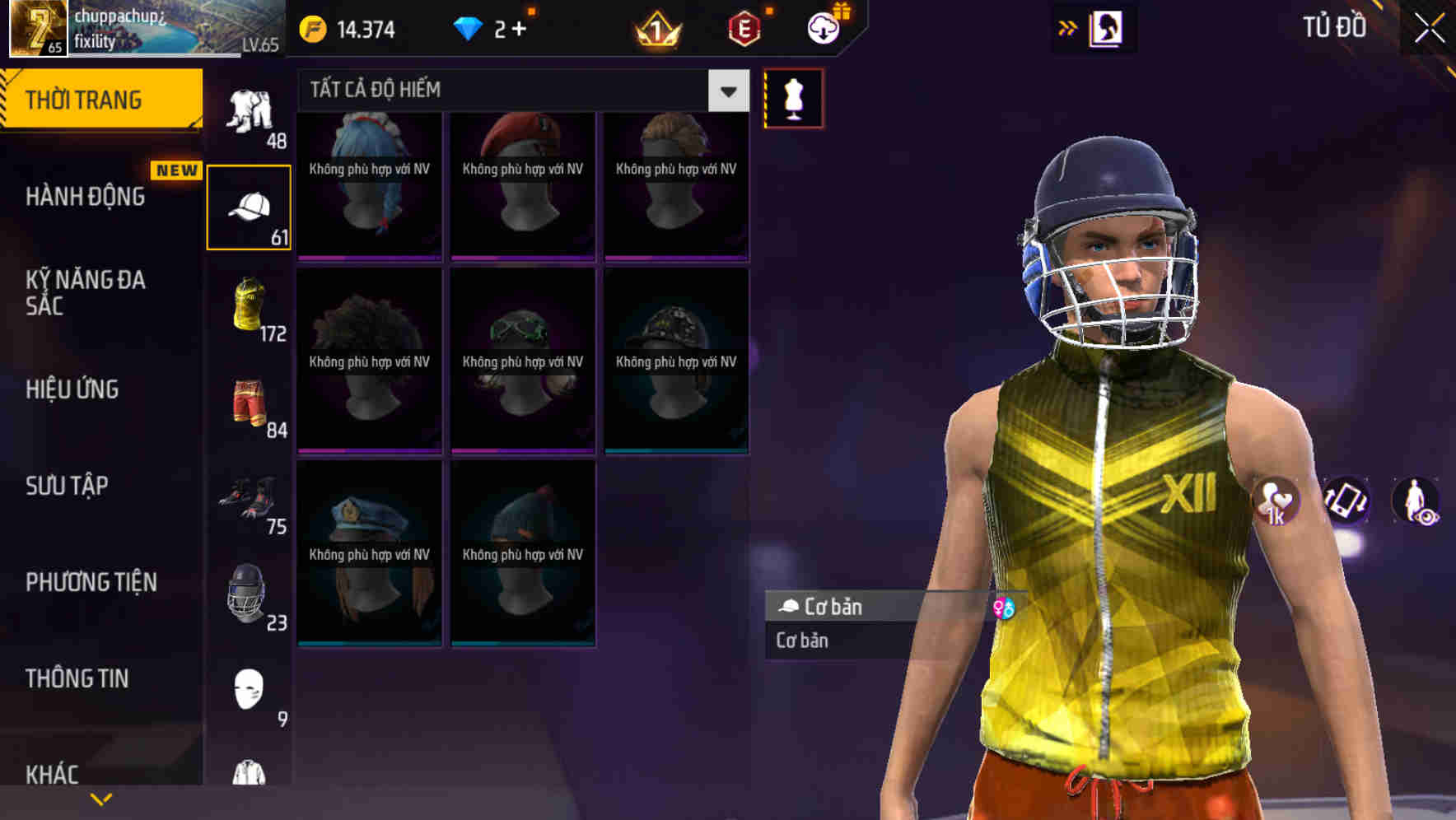Open the mannequin preset icon beside filter bar
Screen dimensions: 1456x820
pyautogui.click(x=793, y=97)
